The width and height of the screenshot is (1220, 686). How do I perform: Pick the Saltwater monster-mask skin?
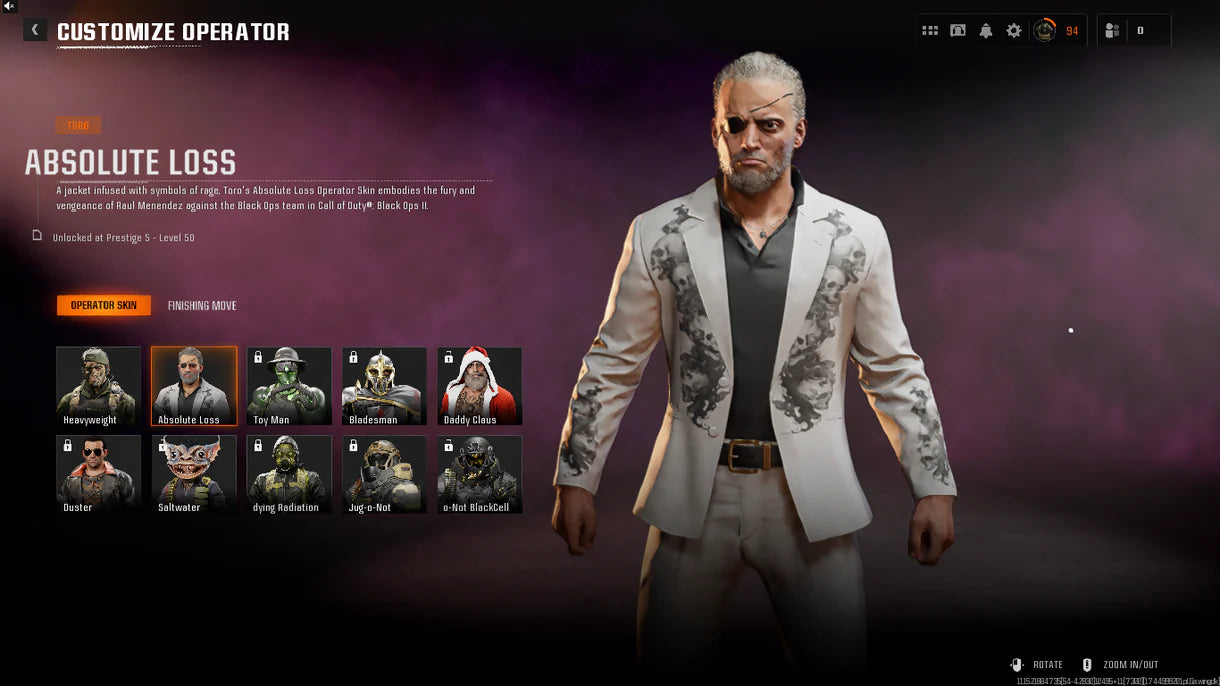[194, 474]
